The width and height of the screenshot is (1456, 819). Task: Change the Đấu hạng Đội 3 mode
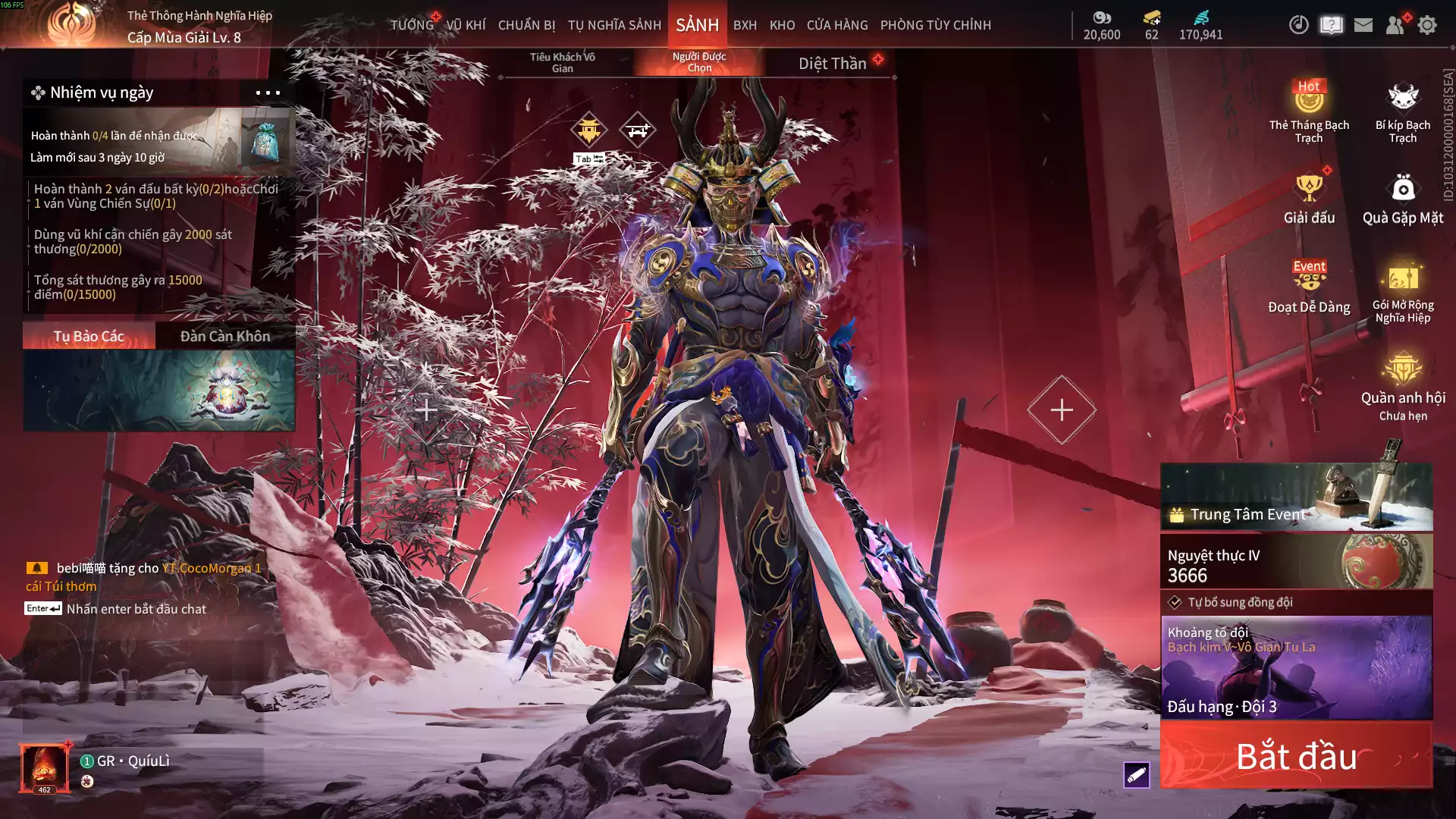click(1296, 667)
